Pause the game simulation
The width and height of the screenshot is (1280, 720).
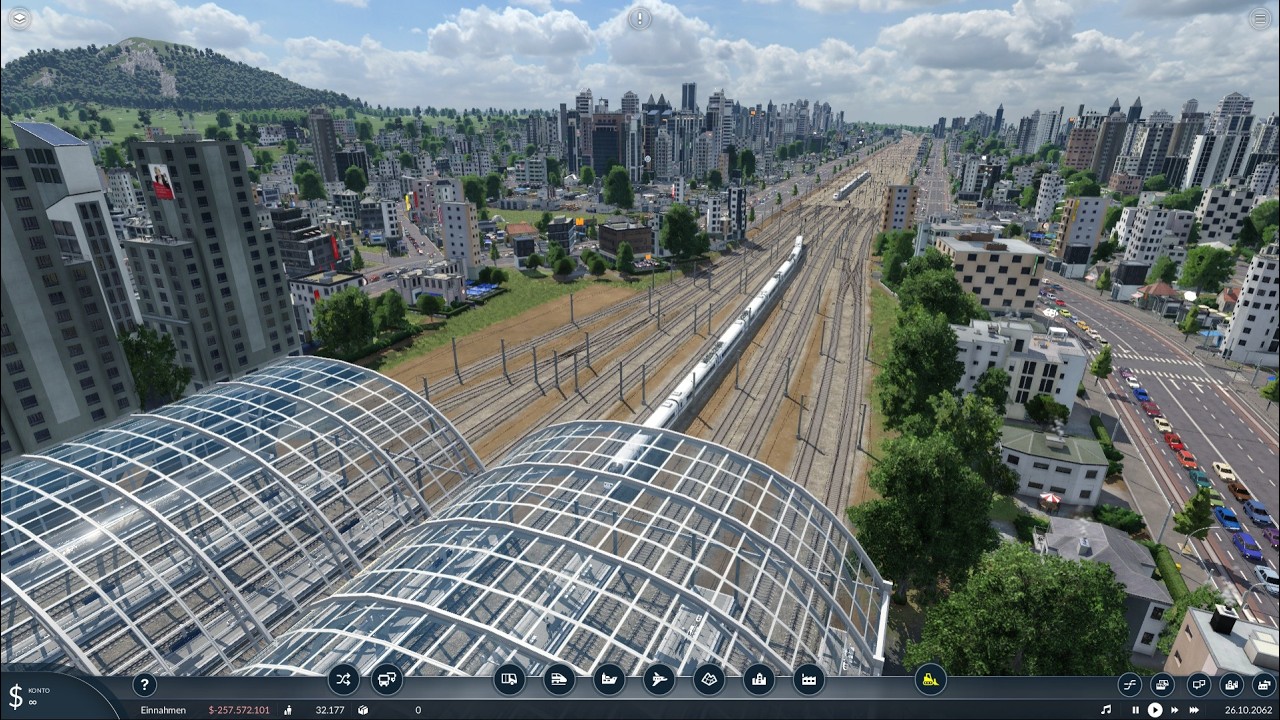[1135, 710]
